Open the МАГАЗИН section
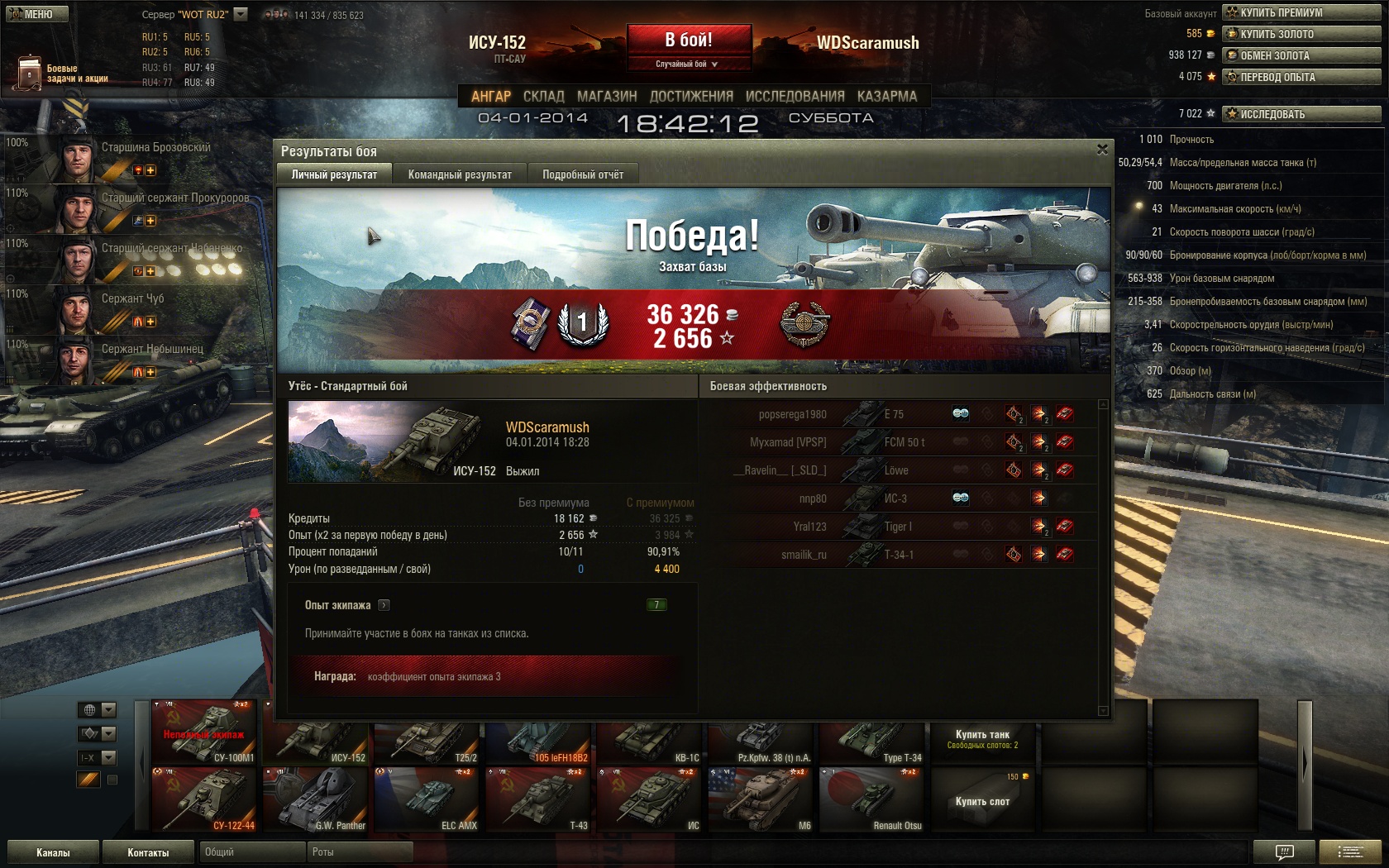 607,97
